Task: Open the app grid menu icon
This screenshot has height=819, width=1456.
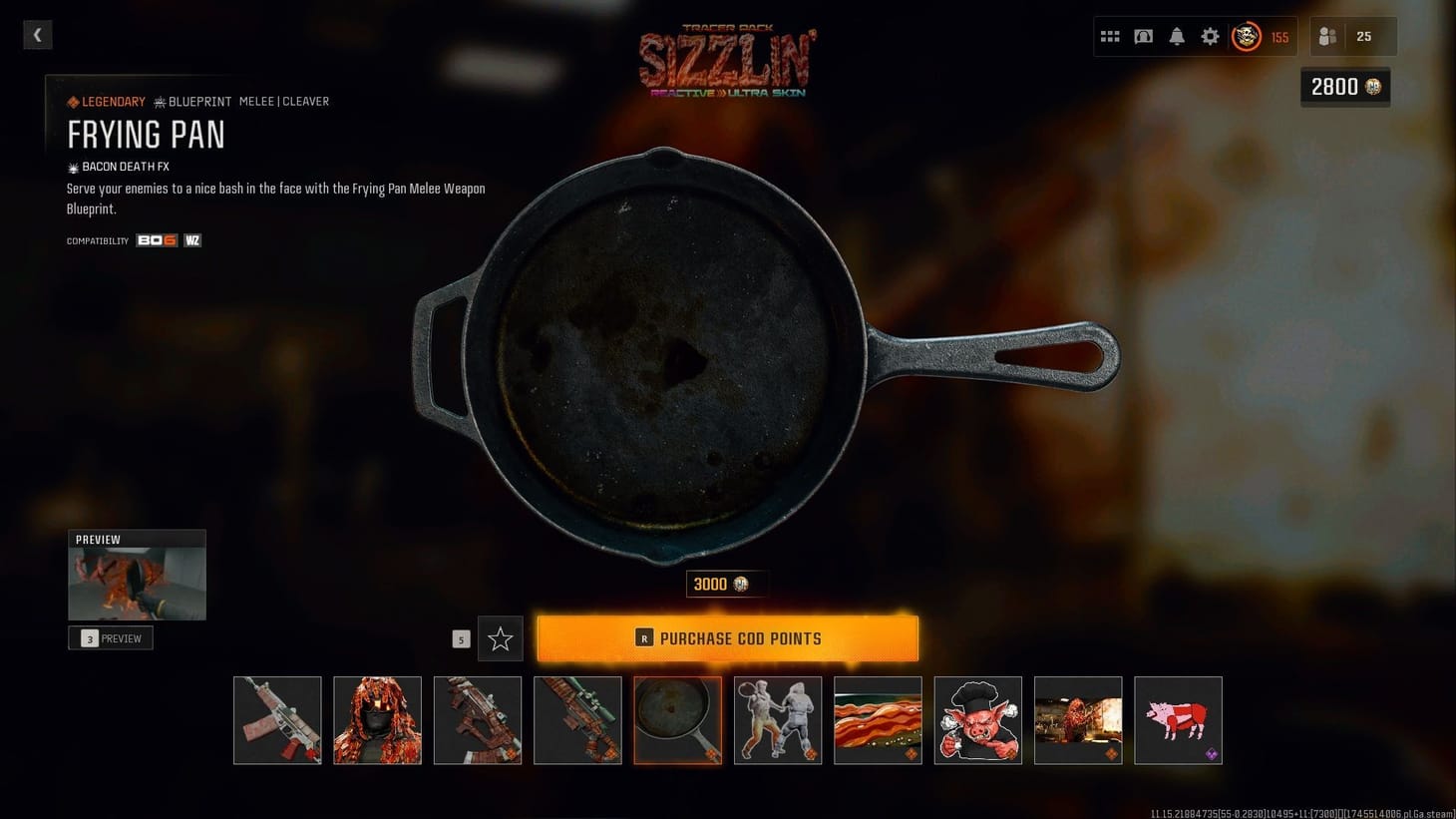Action: tap(1109, 36)
